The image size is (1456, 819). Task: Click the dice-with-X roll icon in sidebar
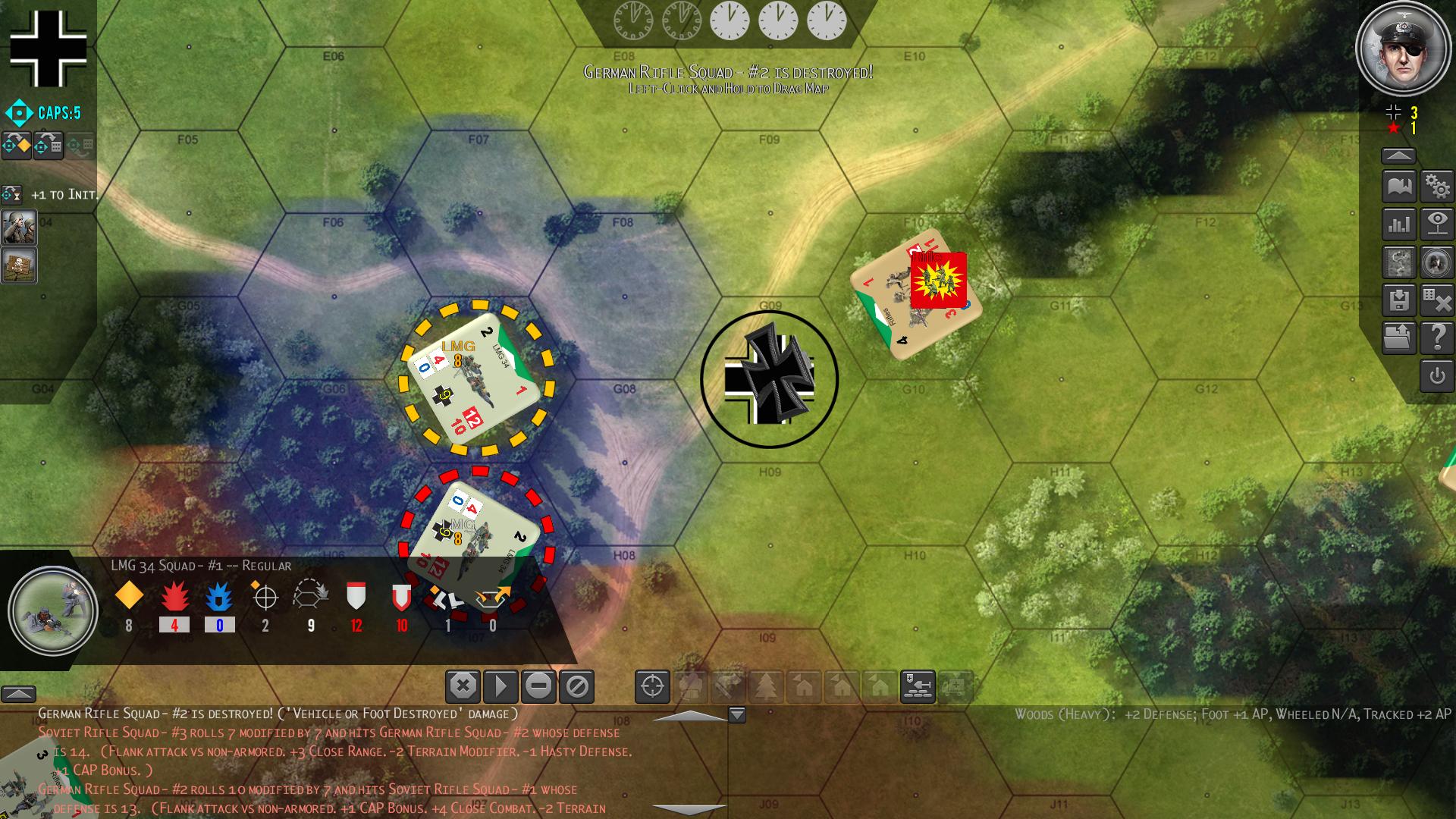pos(1437,301)
